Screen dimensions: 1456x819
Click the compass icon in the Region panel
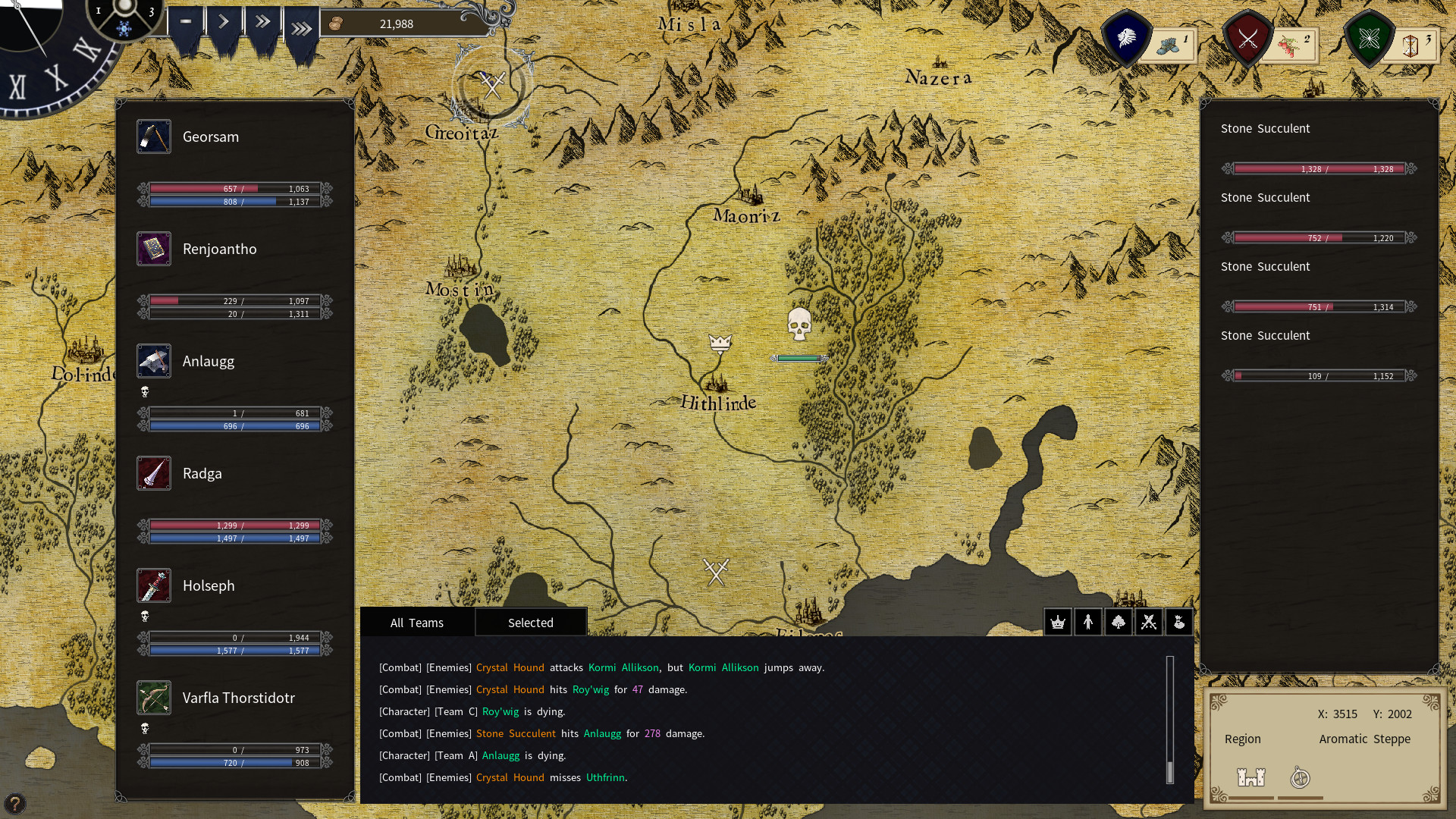pos(1300,777)
